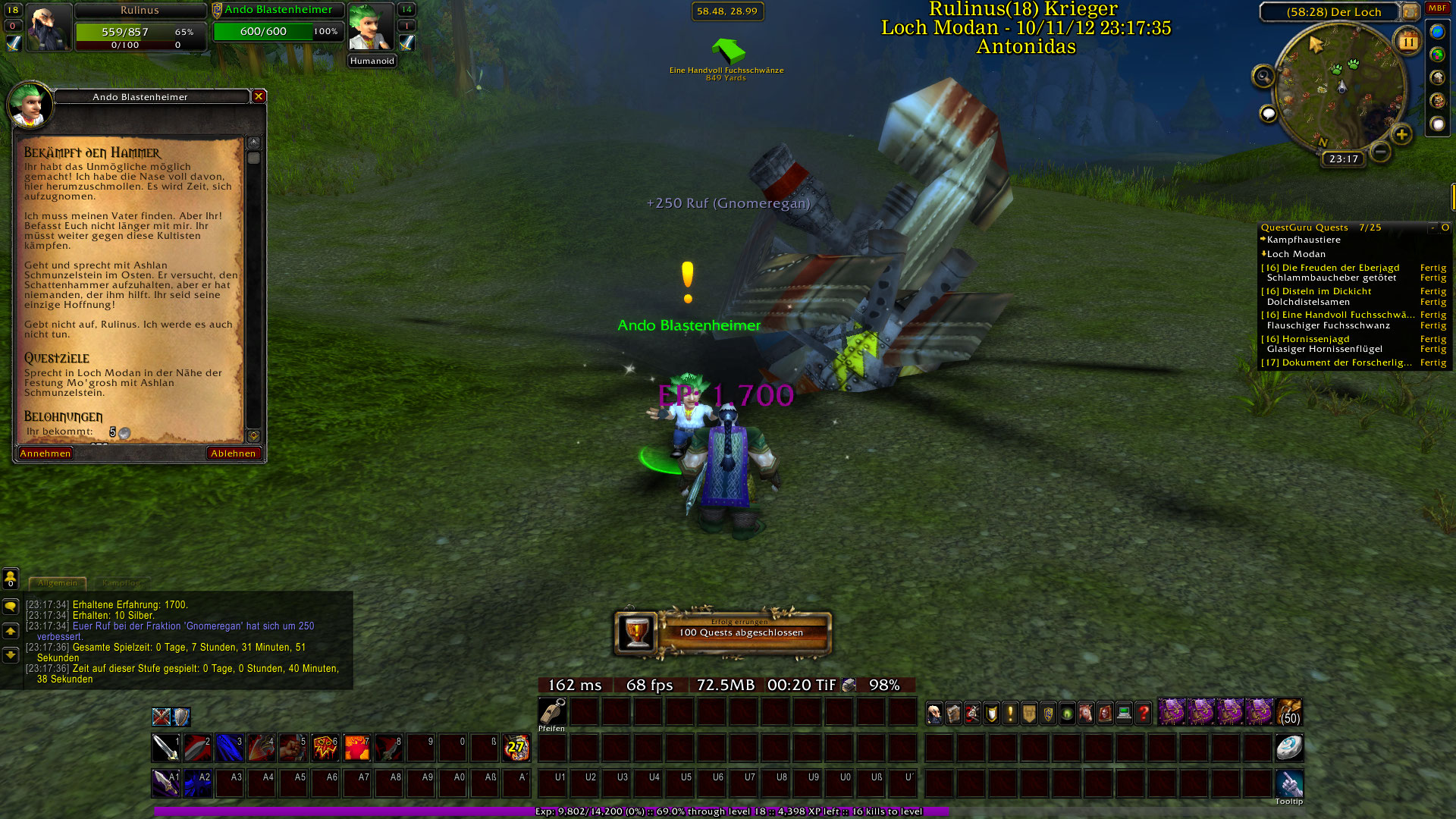The height and width of the screenshot is (819, 1456).
Task: Open the backpack showing 50 free slots
Action: click(x=1289, y=713)
